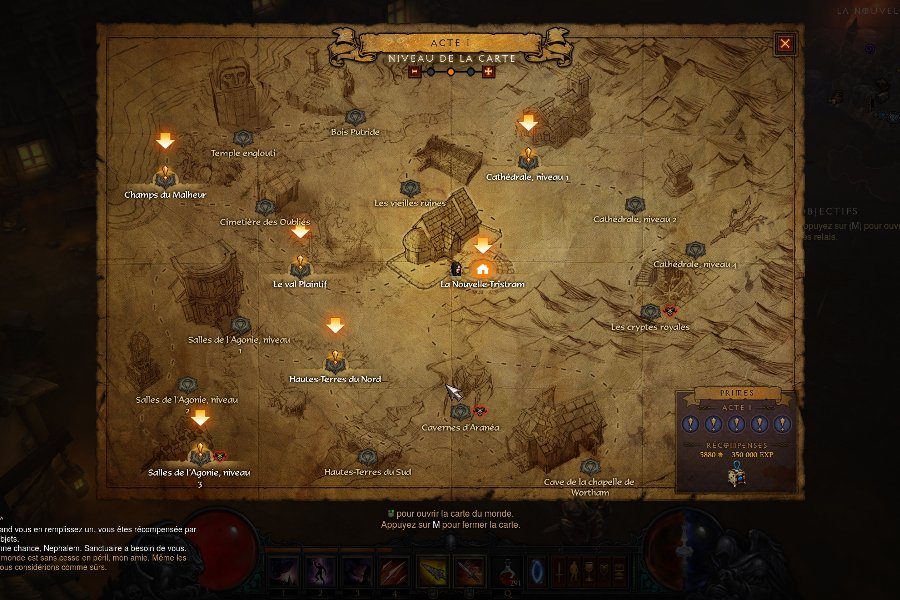Screen dimensions: 900x600
Task: Zoom out one map level with minus
Action: pos(414,71)
